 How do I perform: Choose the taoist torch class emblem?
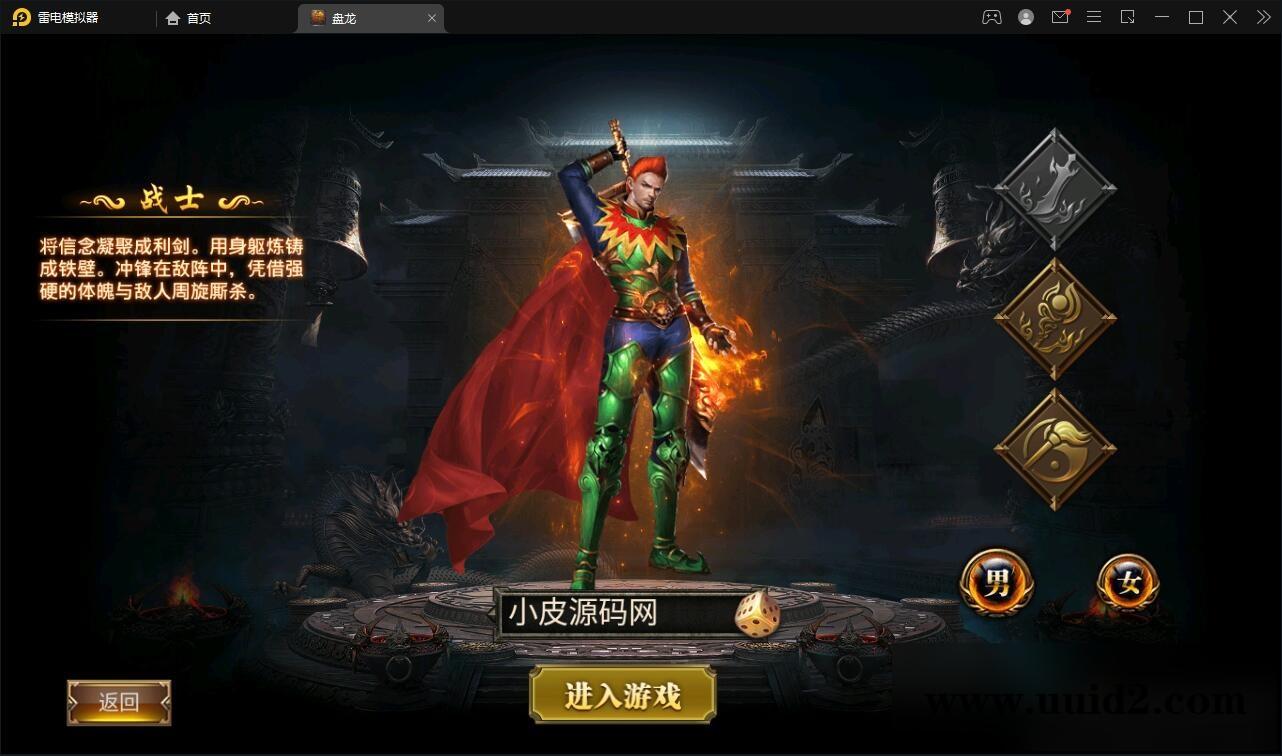click(x=1053, y=445)
